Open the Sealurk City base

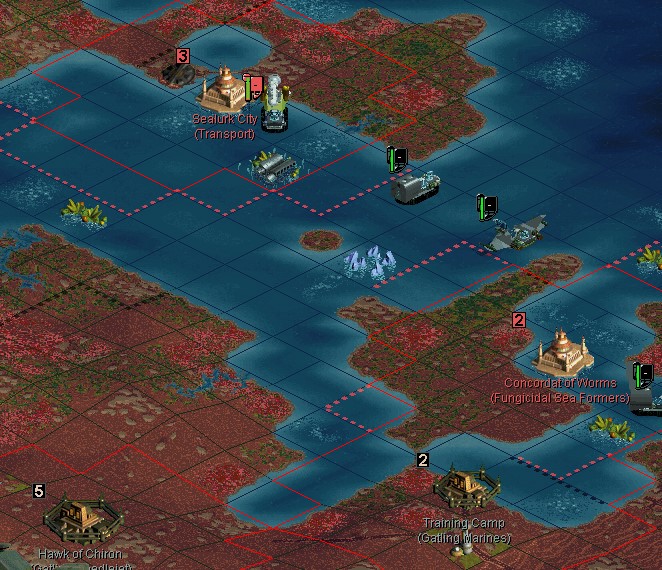click(223, 92)
